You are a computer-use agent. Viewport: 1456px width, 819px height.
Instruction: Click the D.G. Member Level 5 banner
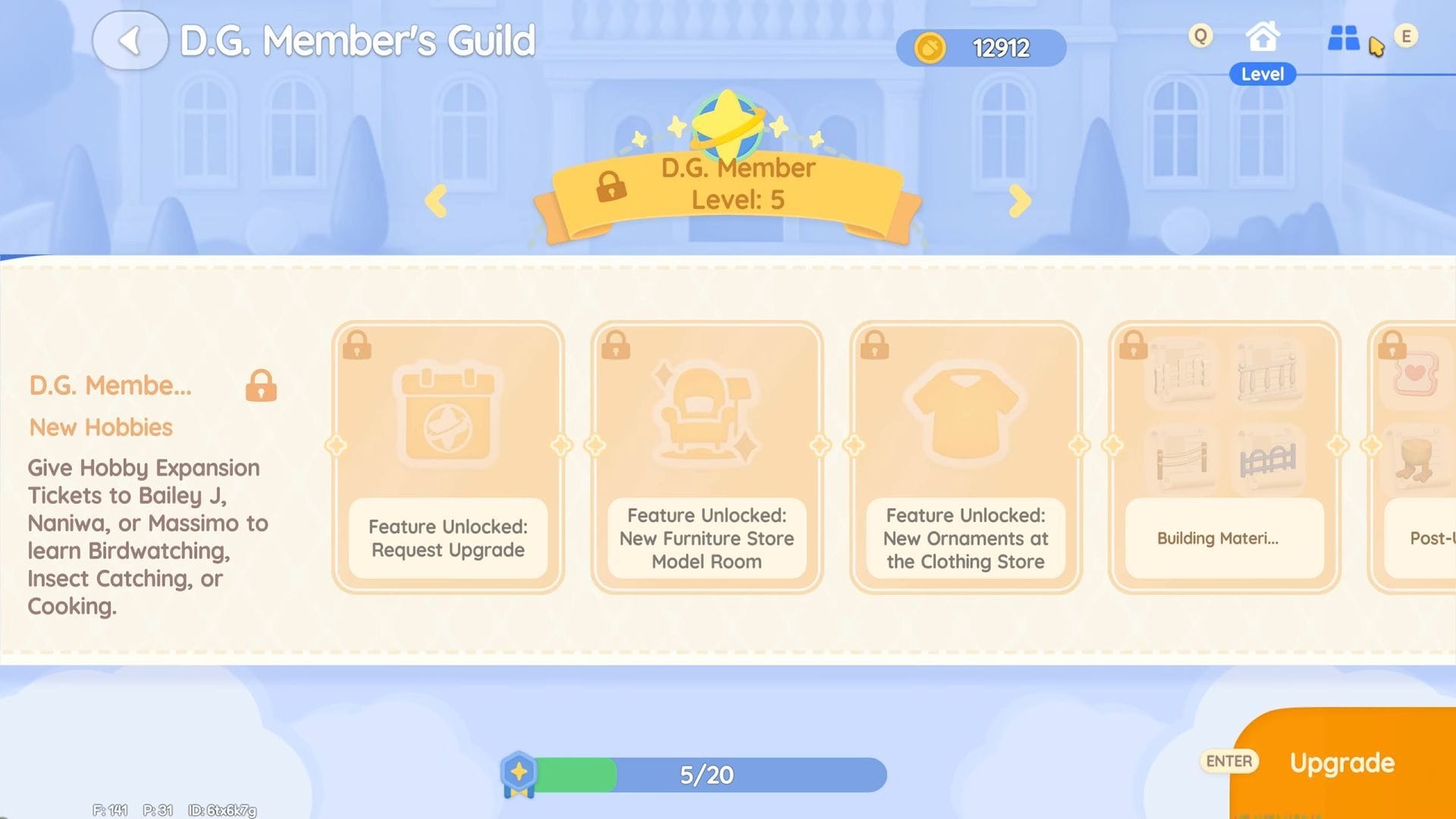[x=728, y=186]
